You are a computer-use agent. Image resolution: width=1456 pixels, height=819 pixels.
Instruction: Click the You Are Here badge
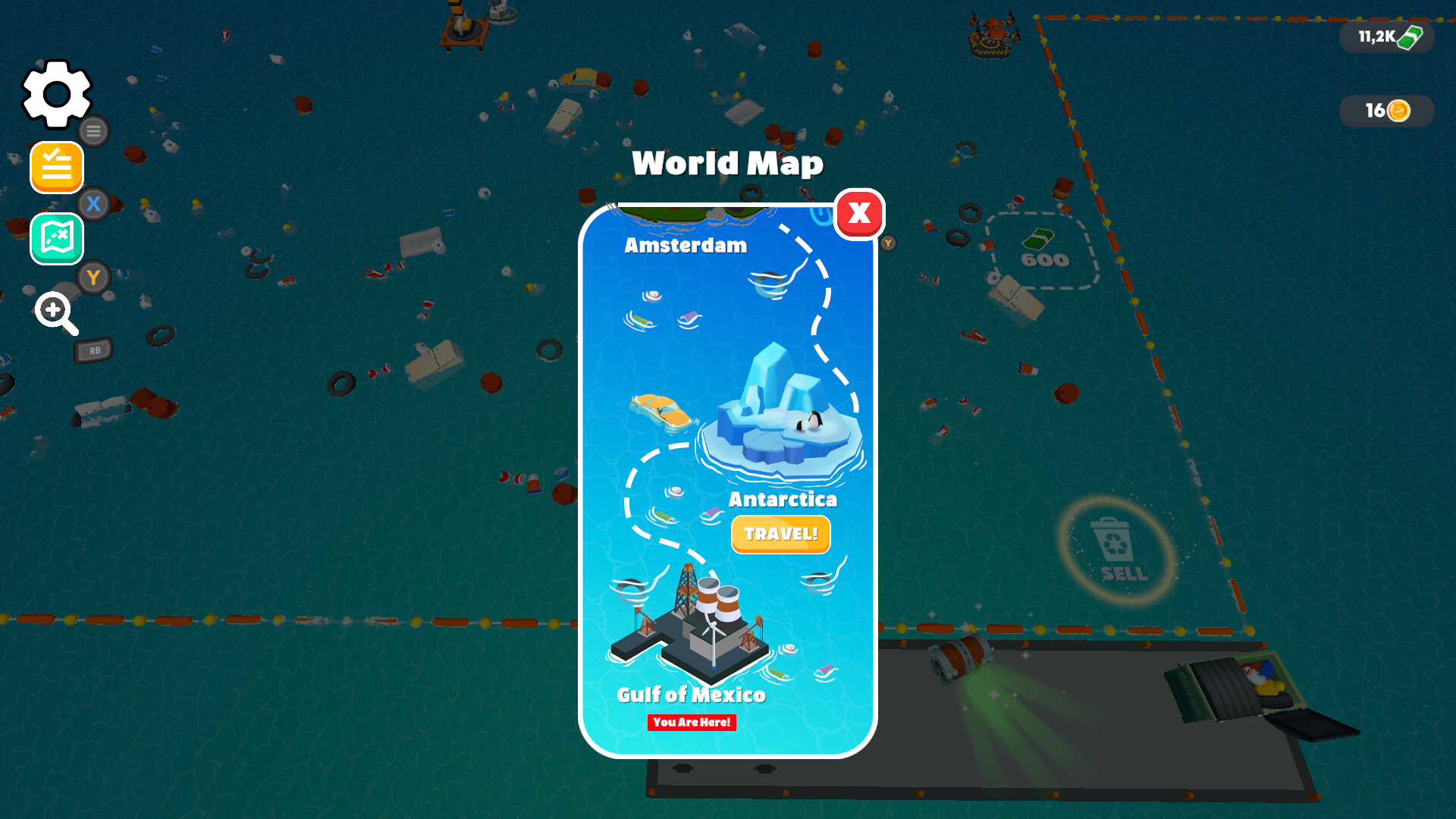[692, 723]
